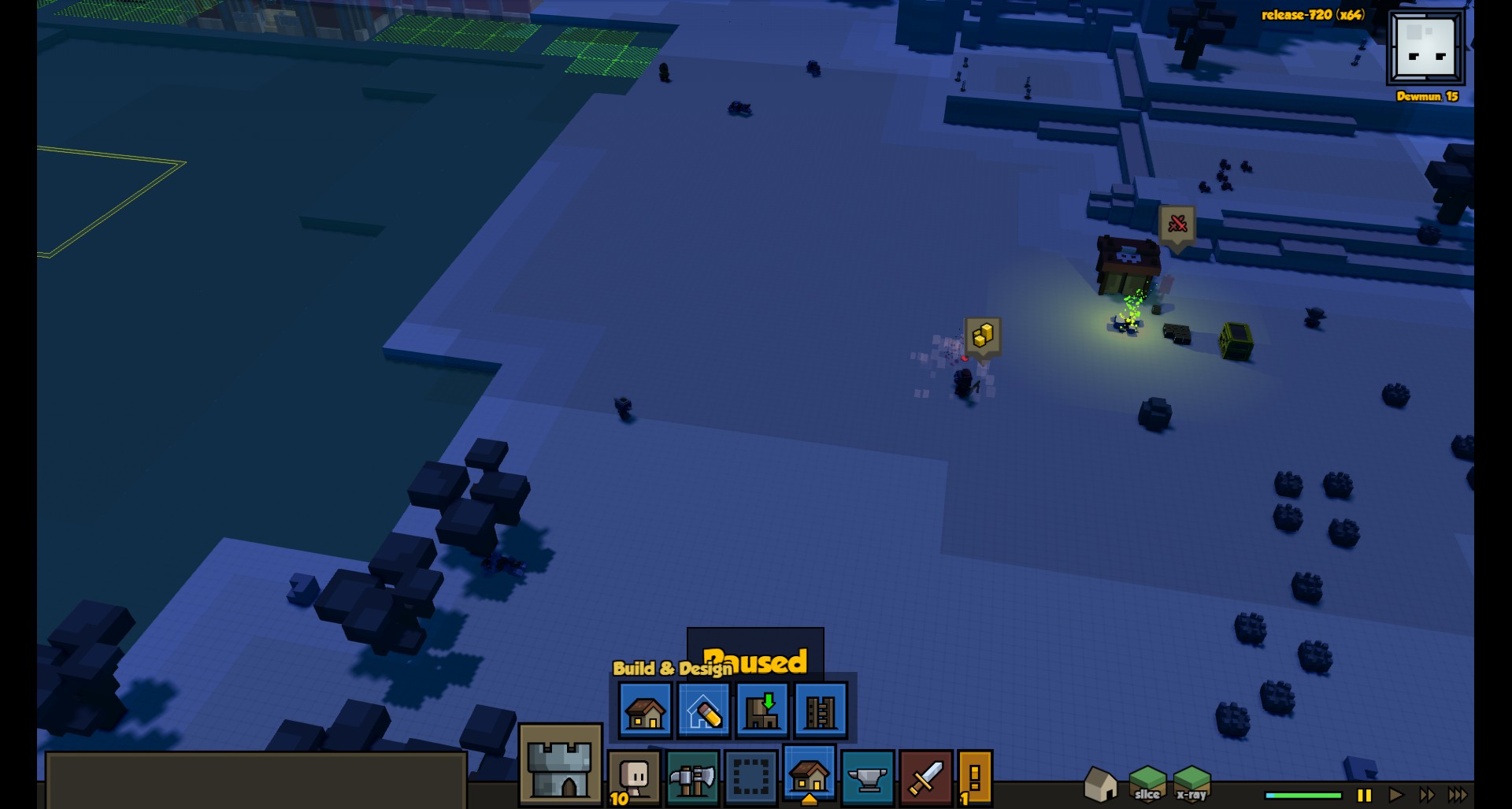Toggle x-ray view mode
This screenshot has width=1512, height=809.
(x=1191, y=784)
